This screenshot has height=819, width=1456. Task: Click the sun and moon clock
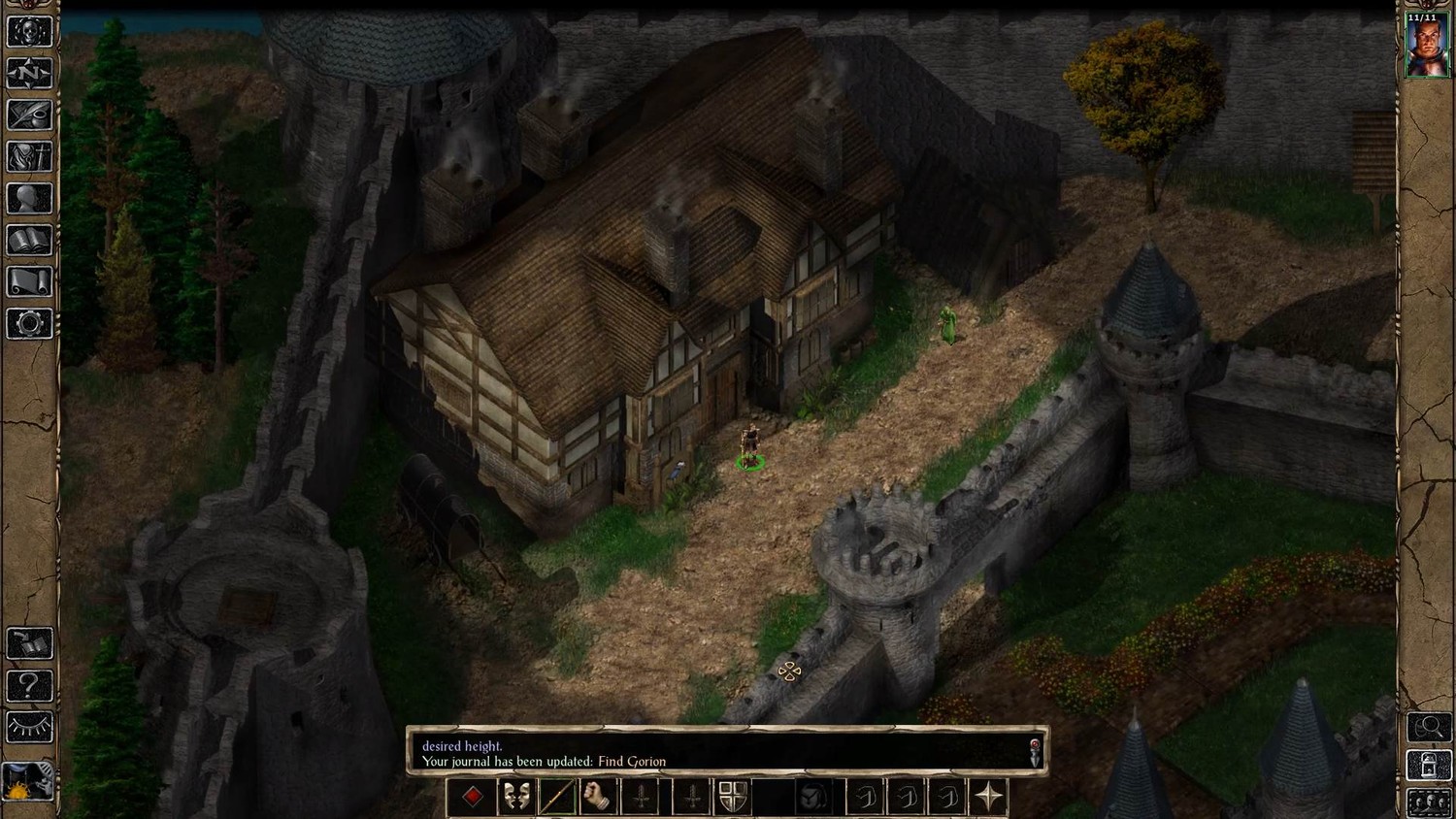(27, 780)
